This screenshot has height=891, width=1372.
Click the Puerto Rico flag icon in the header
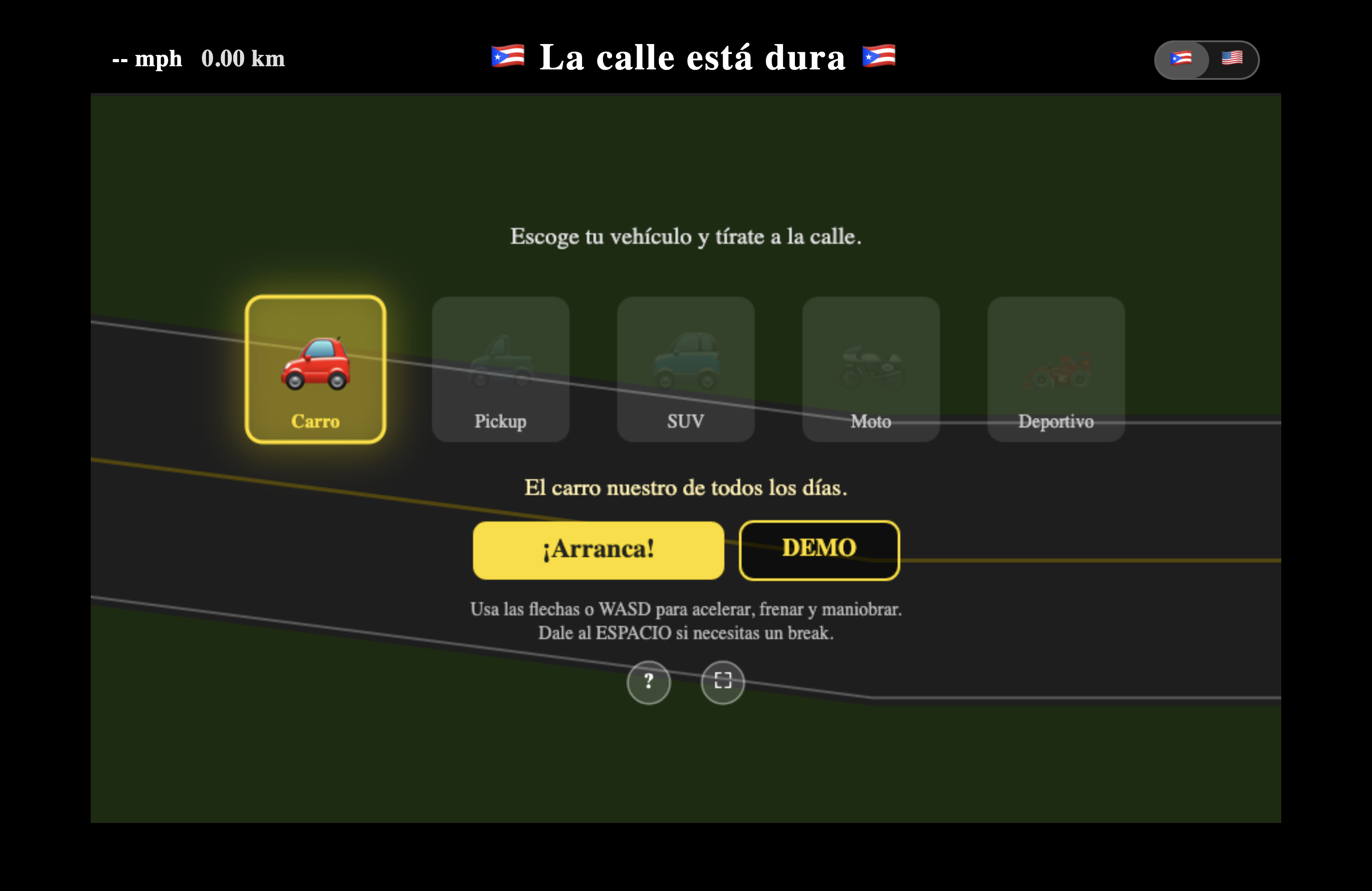point(507,56)
